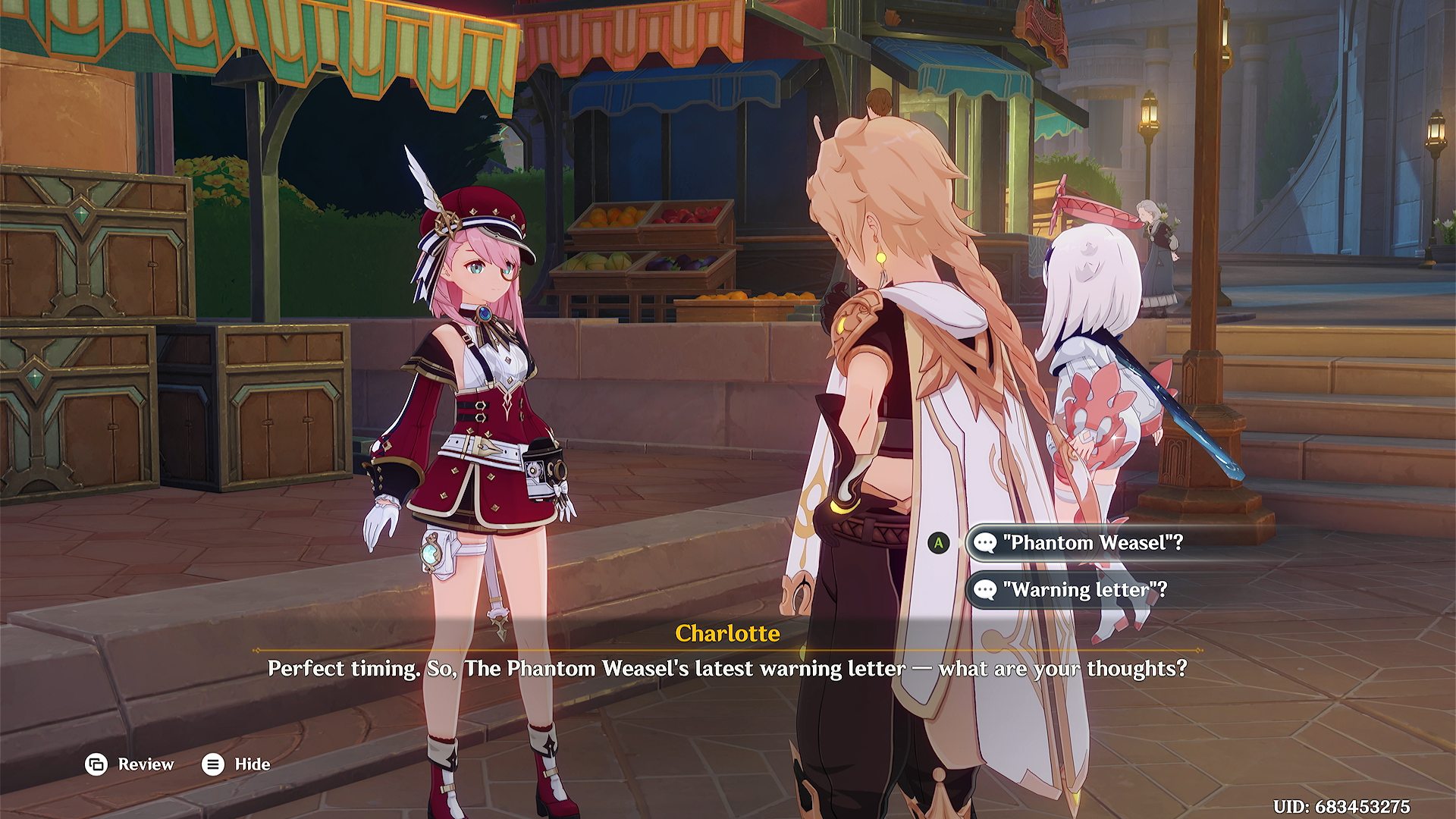The image size is (1456, 819).
Task: Hide the dialogue interface
Action: tap(236, 764)
